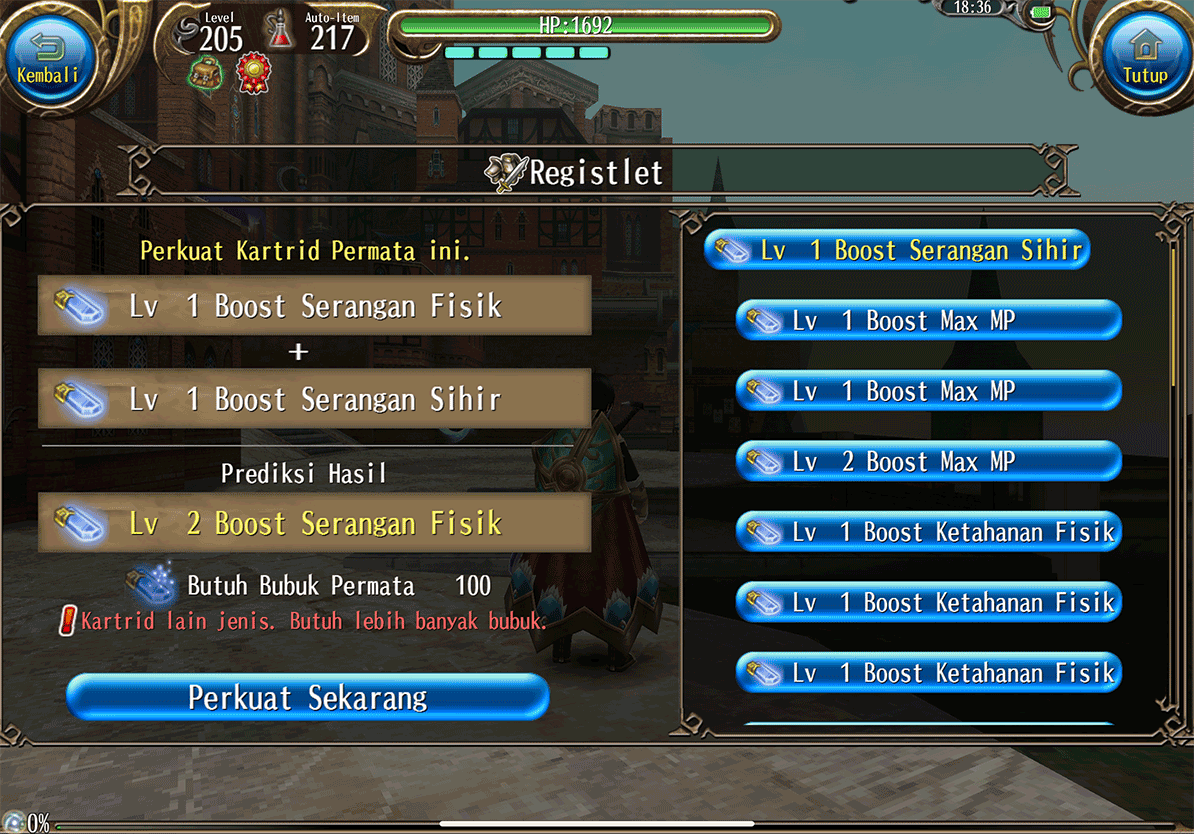Confirm upgrade with Perkuat Sekarang
Screen dimensions: 1194x834
tap(308, 697)
